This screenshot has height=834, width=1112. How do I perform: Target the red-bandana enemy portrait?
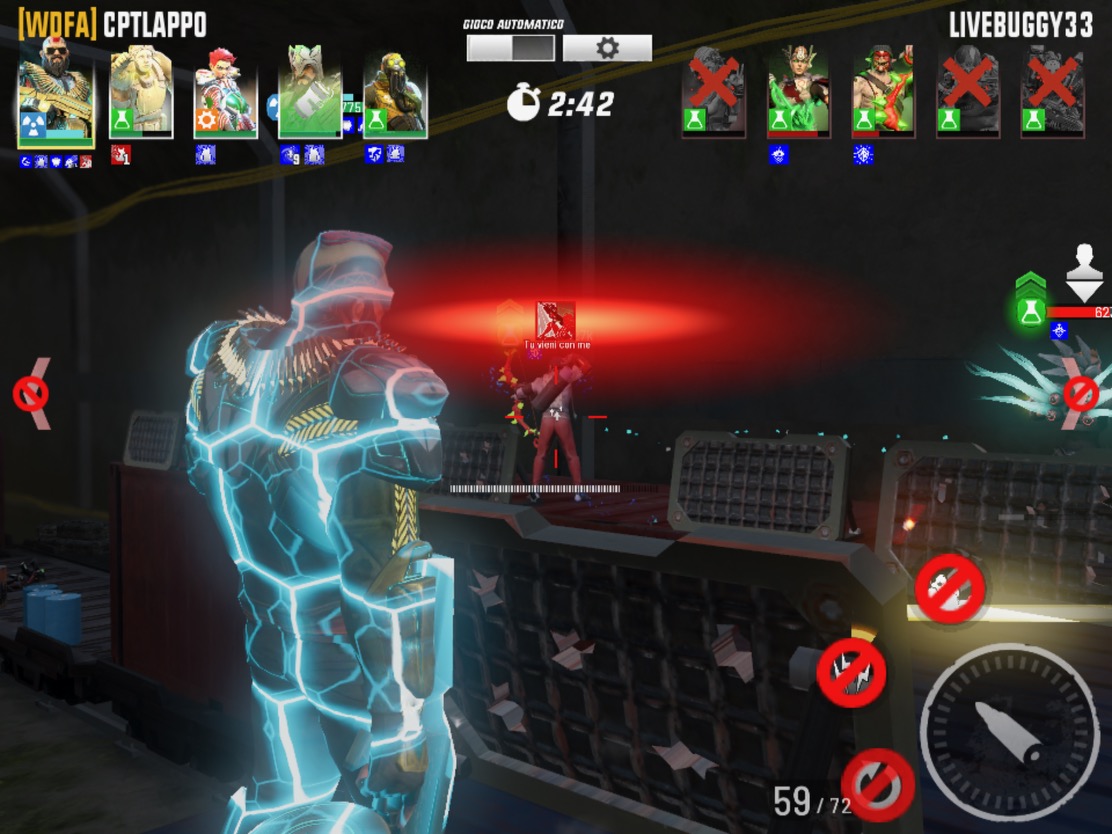click(883, 91)
